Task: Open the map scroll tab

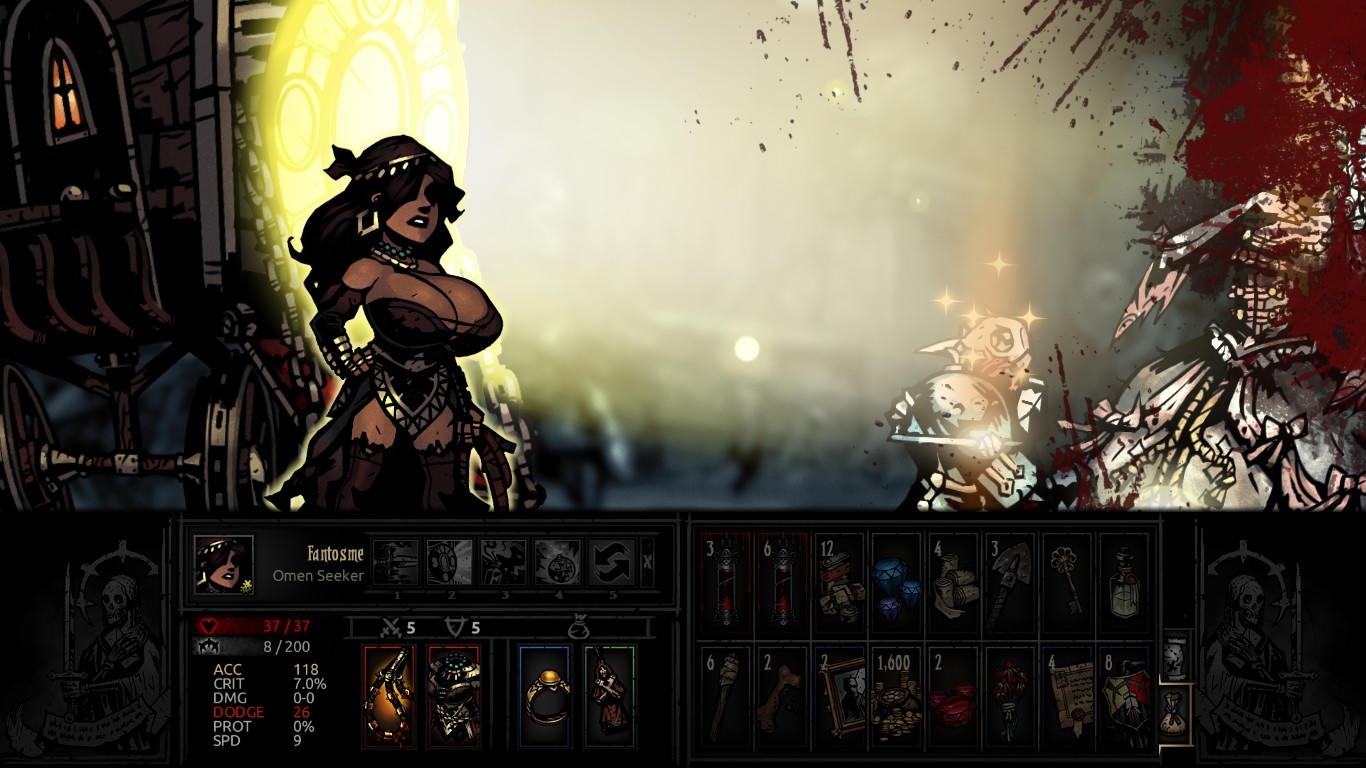Action: [x=1176, y=655]
